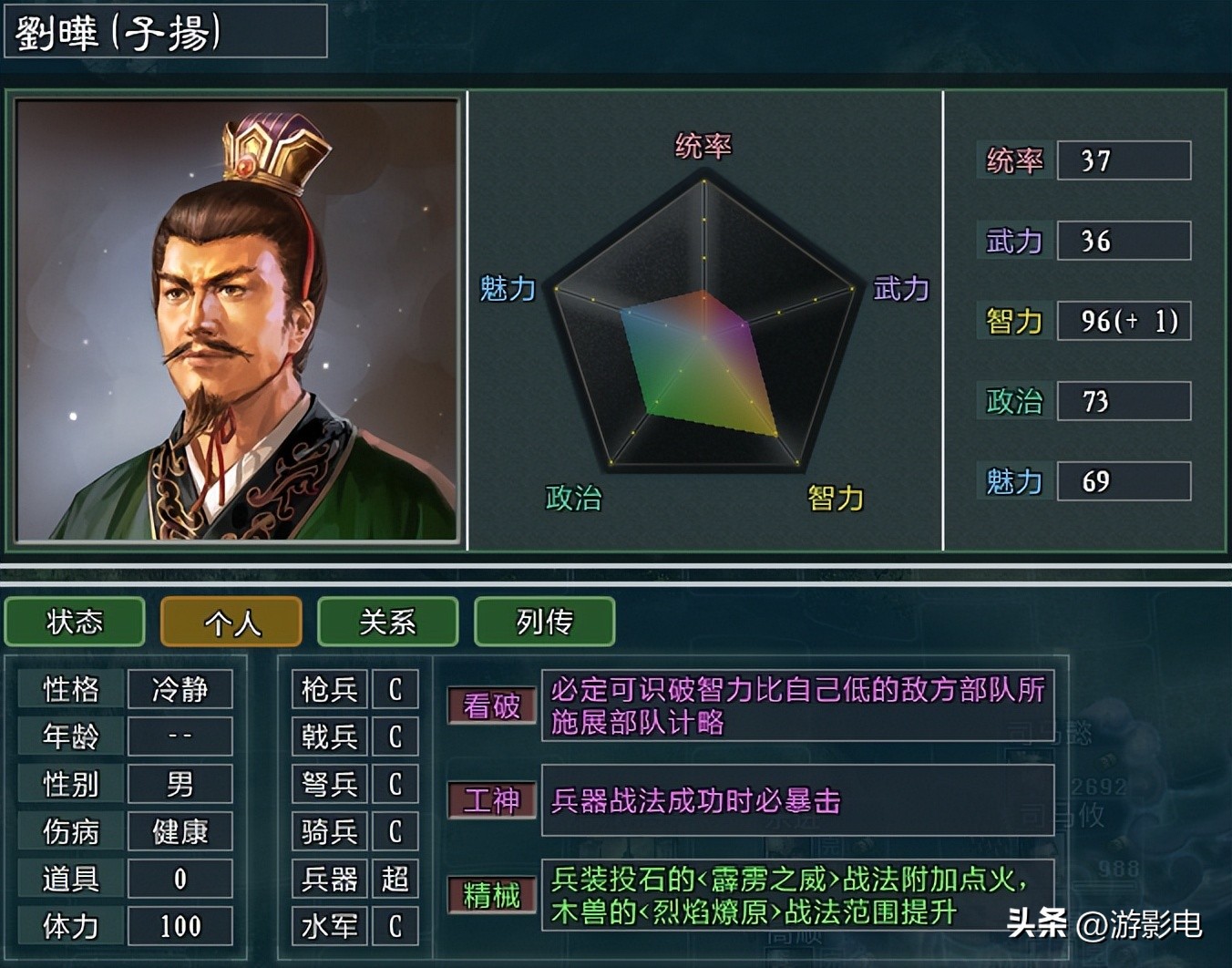This screenshot has width=1232, height=968.
Task: Click the 看破 skill badge
Action: [x=491, y=706]
